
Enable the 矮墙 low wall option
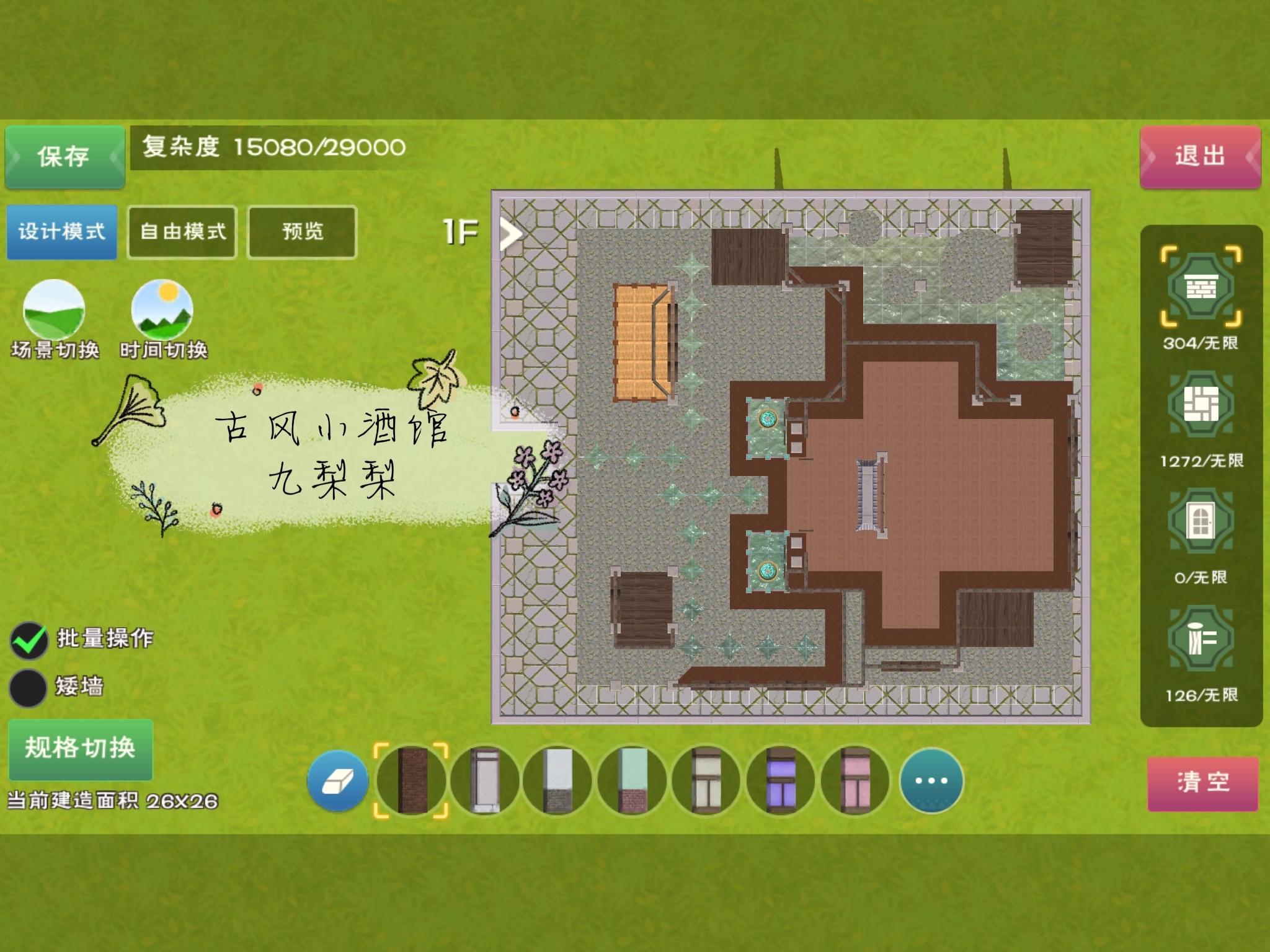[29, 687]
